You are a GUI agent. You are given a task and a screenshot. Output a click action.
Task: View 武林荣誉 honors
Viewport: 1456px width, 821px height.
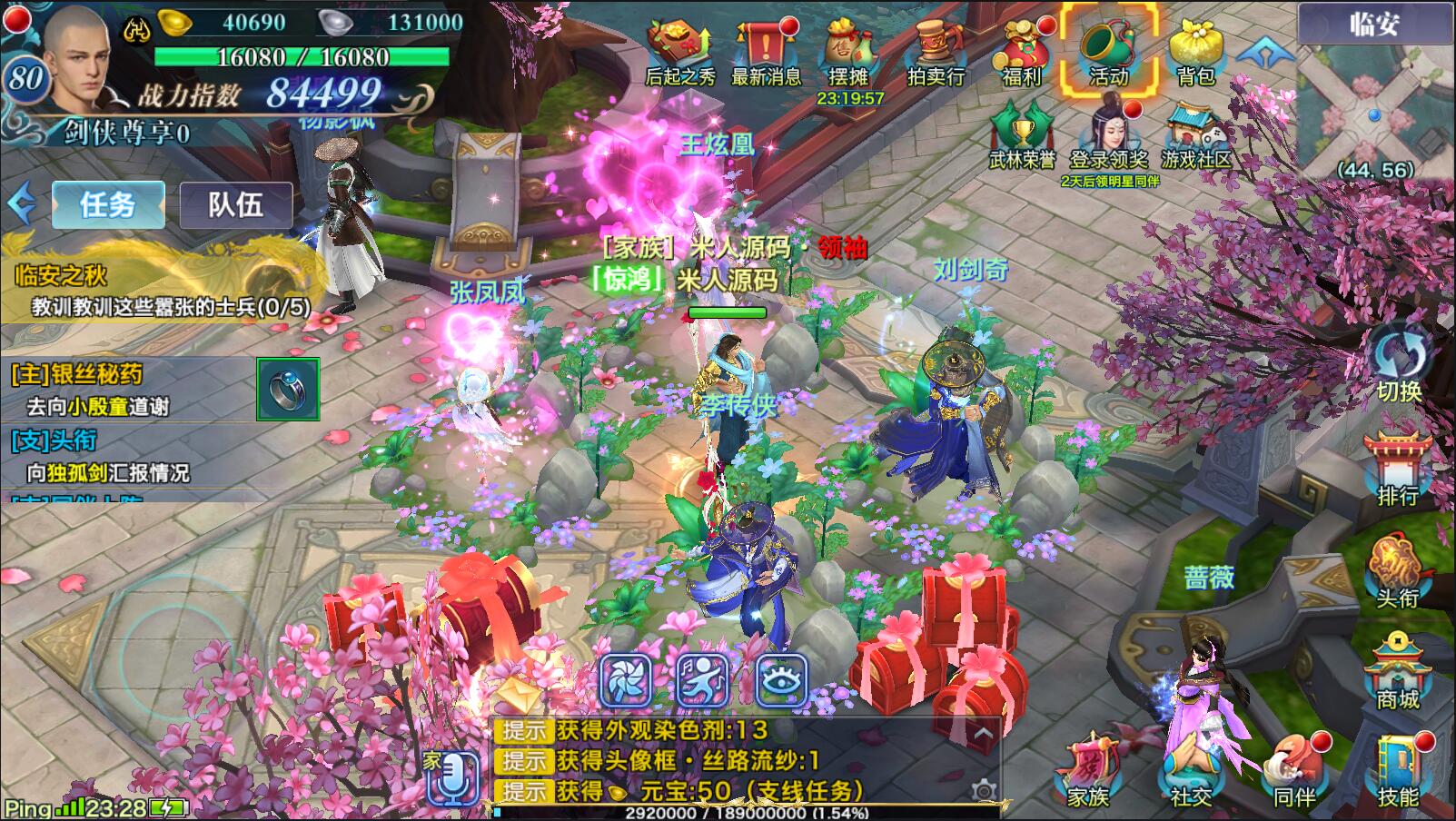[1023, 136]
